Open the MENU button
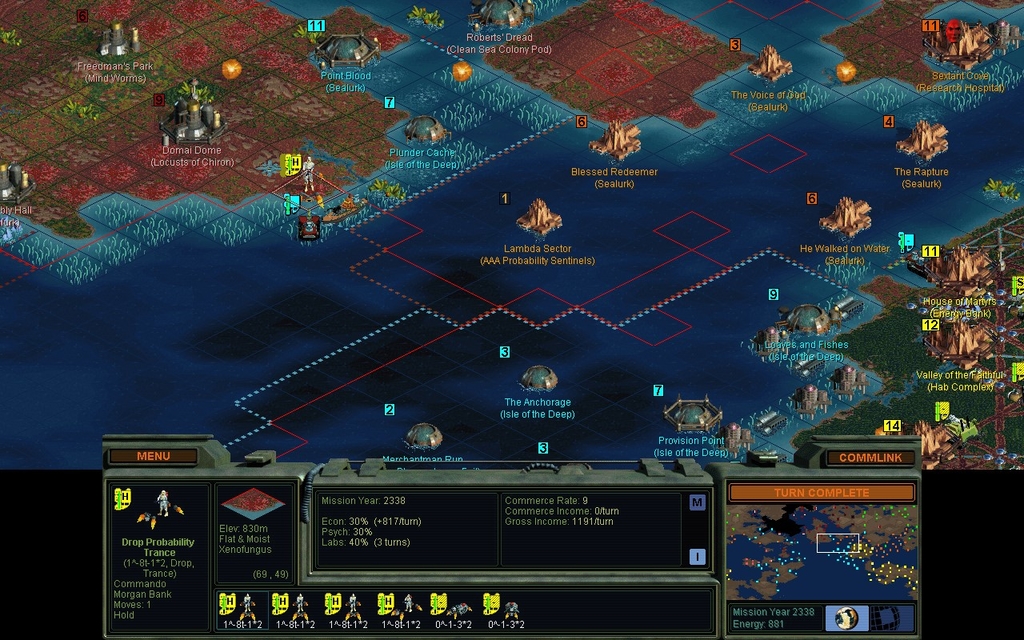The image size is (1024, 640). [x=153, y=456]
